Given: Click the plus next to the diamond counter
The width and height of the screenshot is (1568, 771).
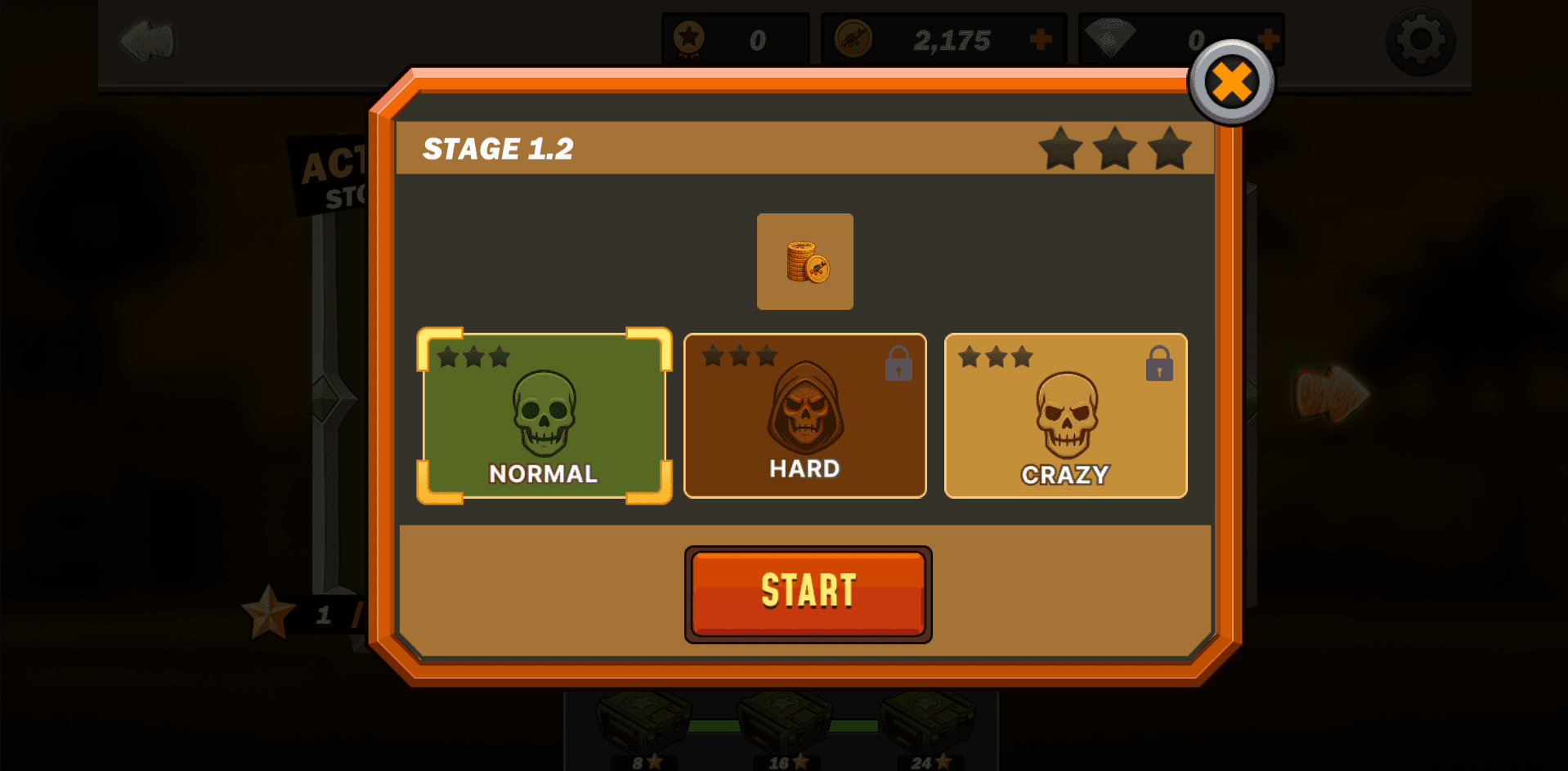Looking at the screenshot, I should (1268, 37).
